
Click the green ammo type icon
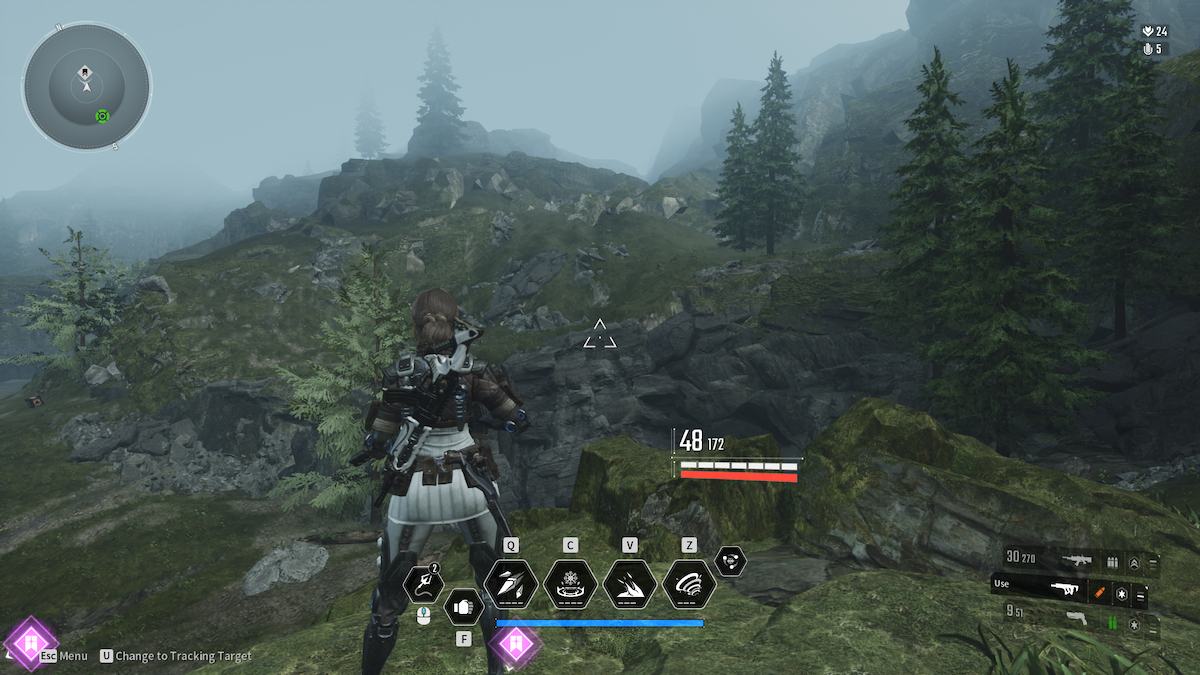coord(1112,623)
